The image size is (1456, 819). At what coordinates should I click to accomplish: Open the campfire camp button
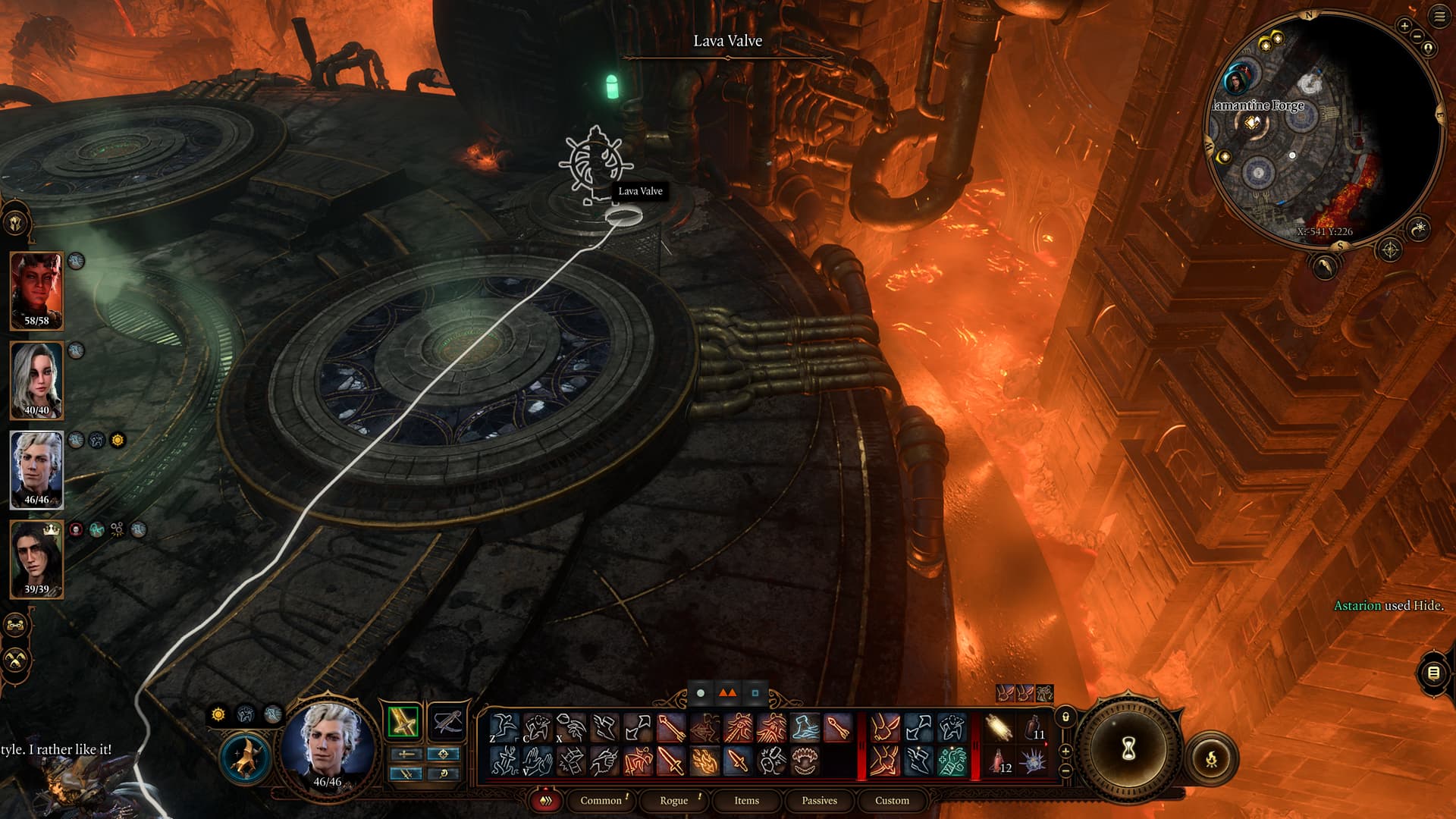(x=1212, y=758)
